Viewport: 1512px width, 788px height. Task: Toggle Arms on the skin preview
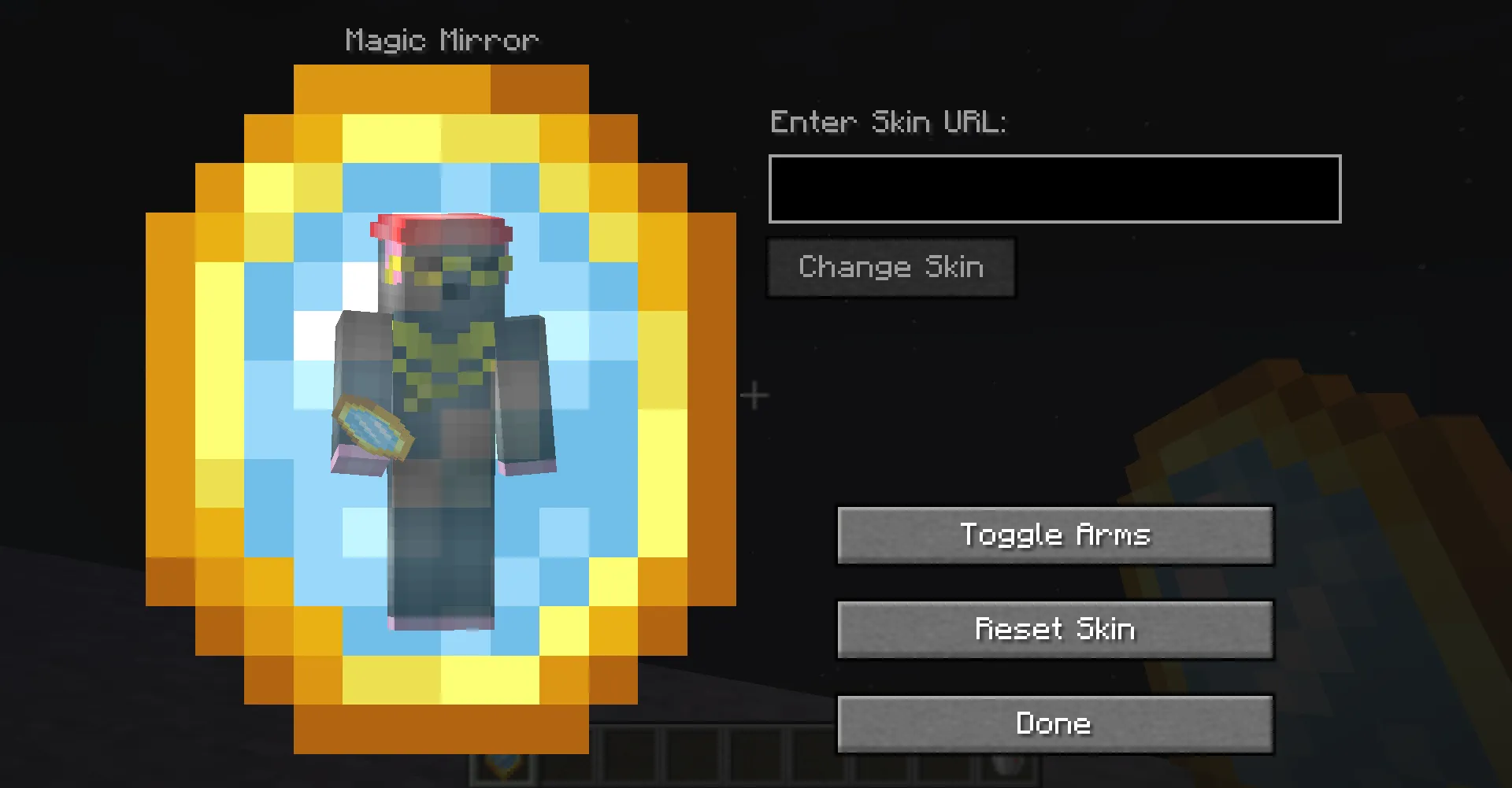(x=1055, y=535)
